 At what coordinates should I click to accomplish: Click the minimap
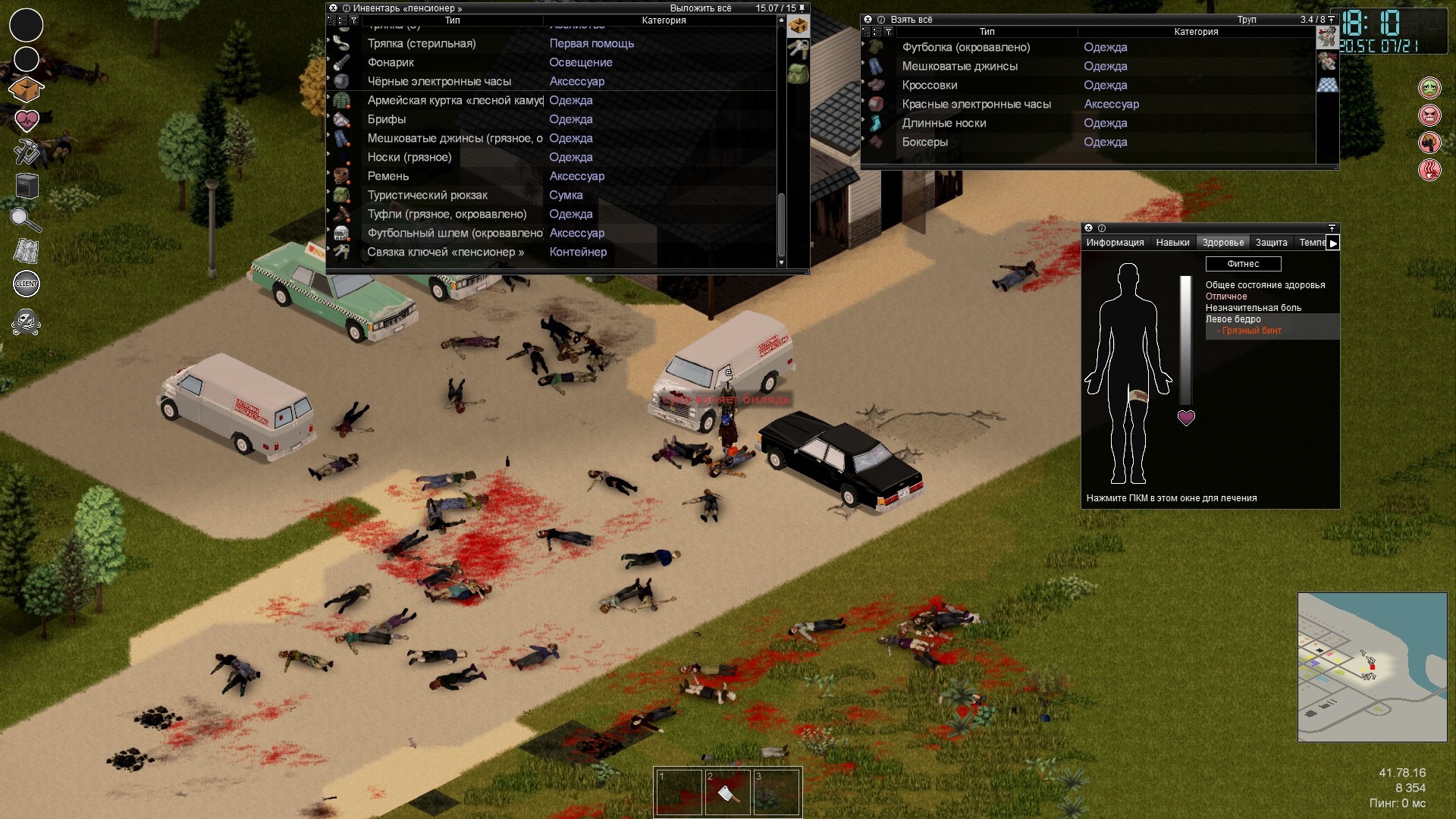coord(1372,667)
